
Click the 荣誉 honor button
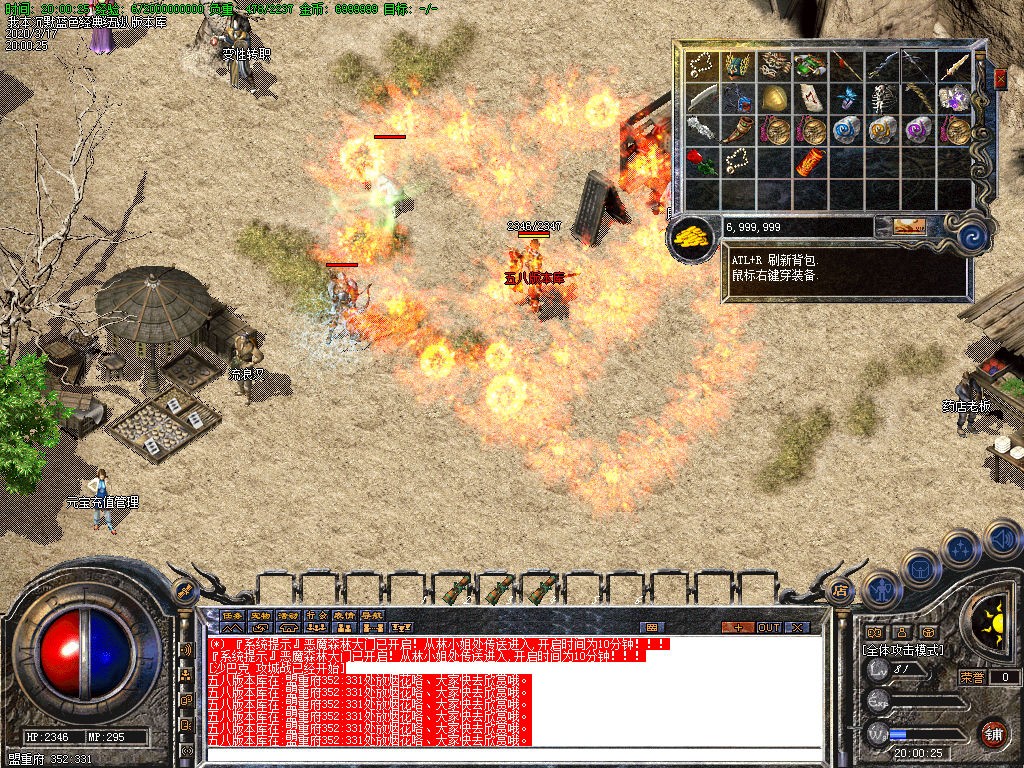(973, 677)
